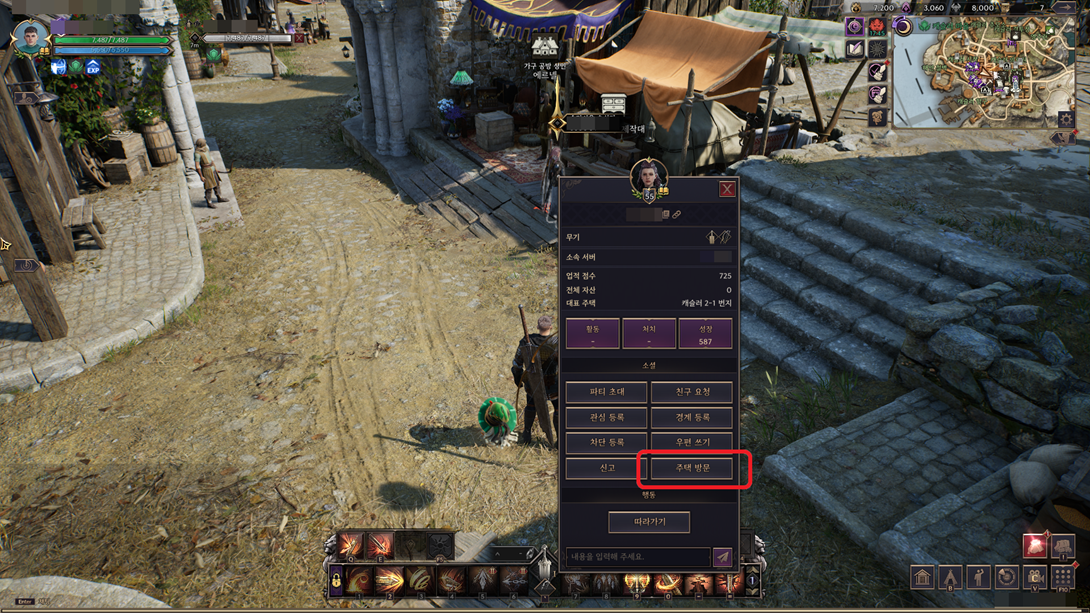Close the player info popup
Viewport: 1090px width, 613px height.
(x=727, y=189)
